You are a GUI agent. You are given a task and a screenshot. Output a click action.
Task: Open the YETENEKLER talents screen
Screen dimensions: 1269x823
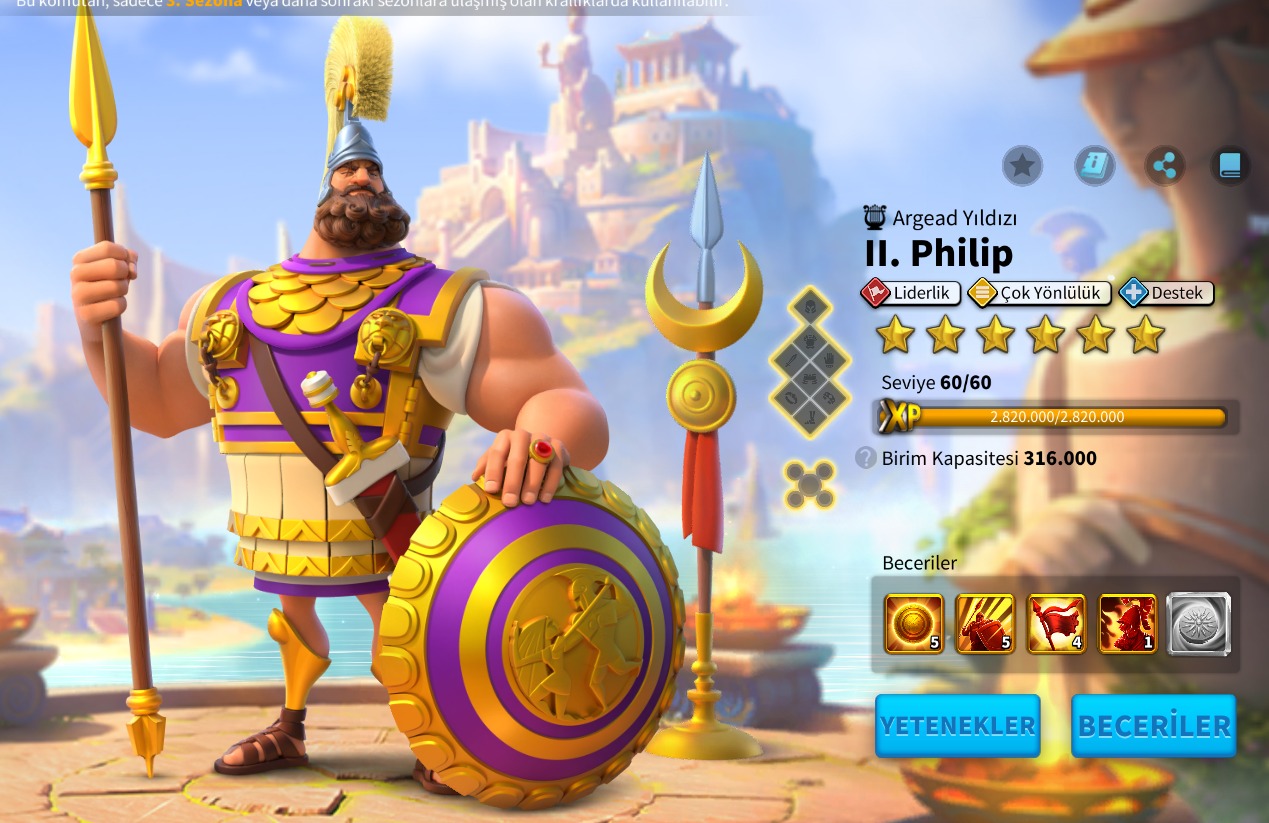957,725
